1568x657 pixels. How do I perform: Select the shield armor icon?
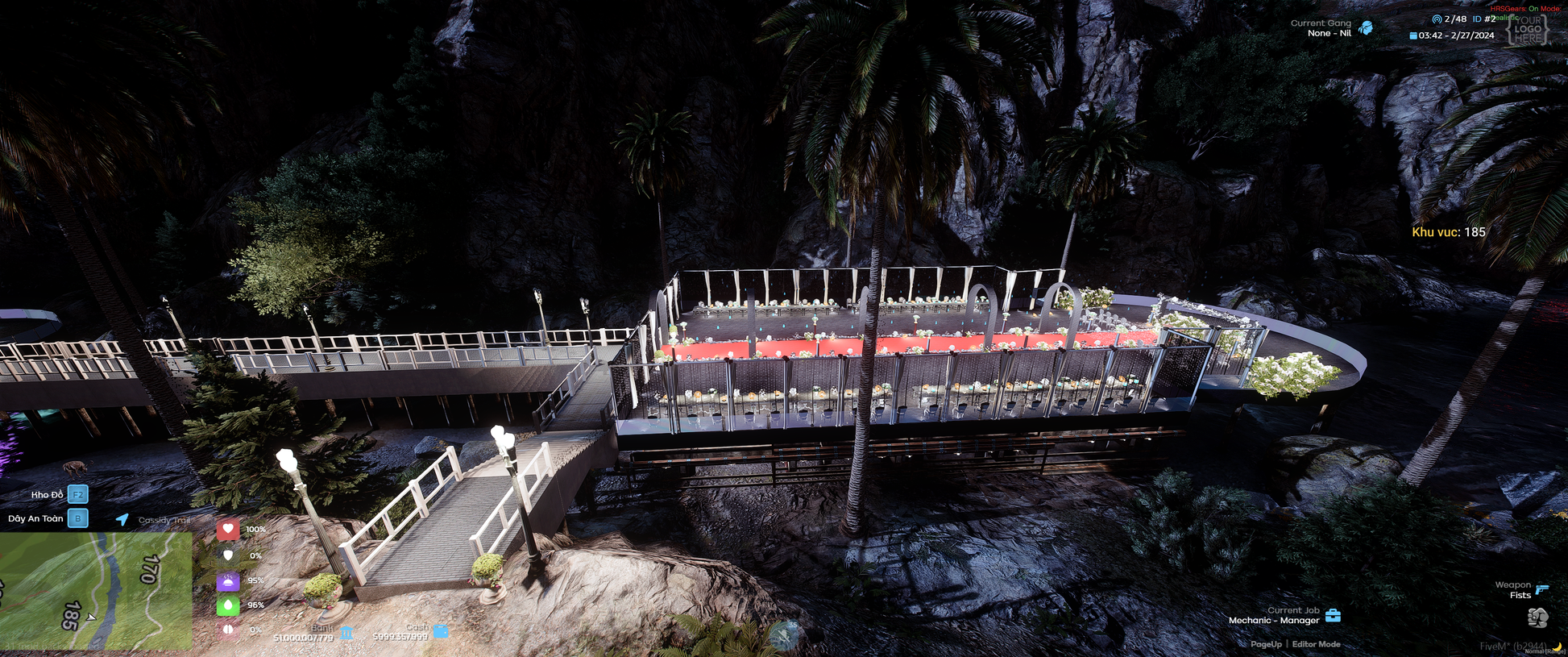[x=228, y=555]
